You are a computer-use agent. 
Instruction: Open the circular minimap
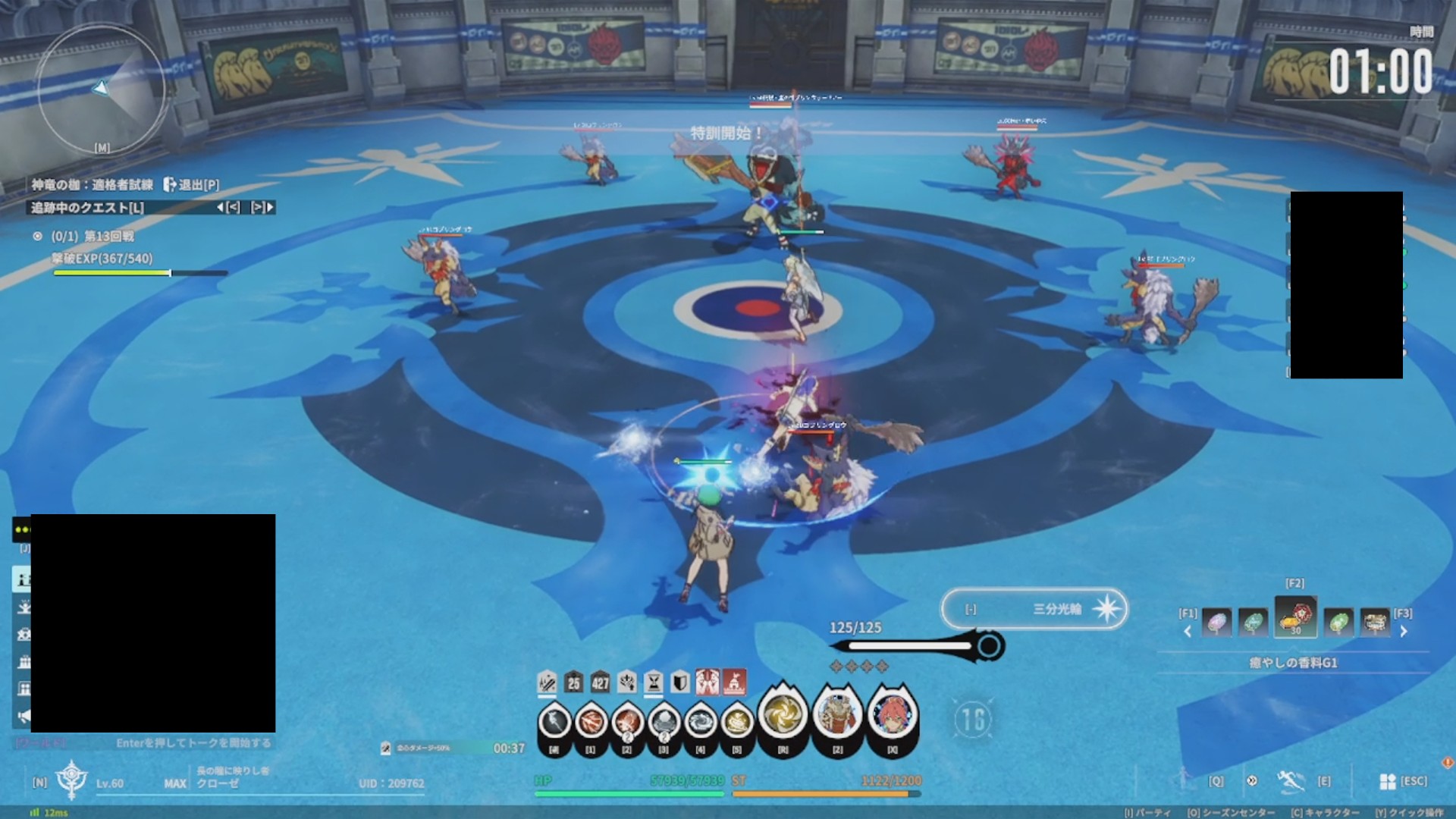tap(101, 89)
